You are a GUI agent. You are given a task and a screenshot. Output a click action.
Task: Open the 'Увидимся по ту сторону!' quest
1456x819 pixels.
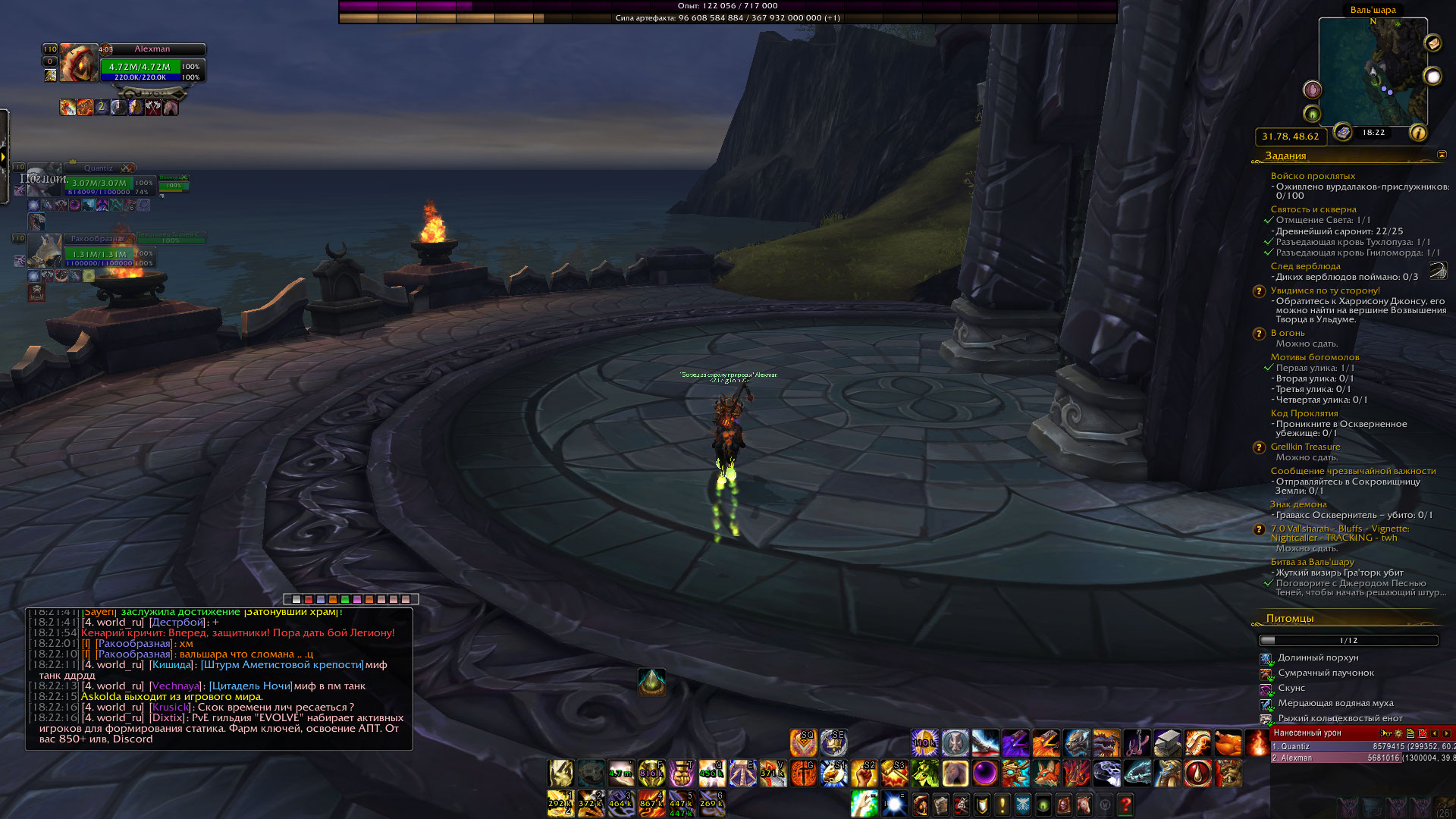click(x=1325, y=290)
